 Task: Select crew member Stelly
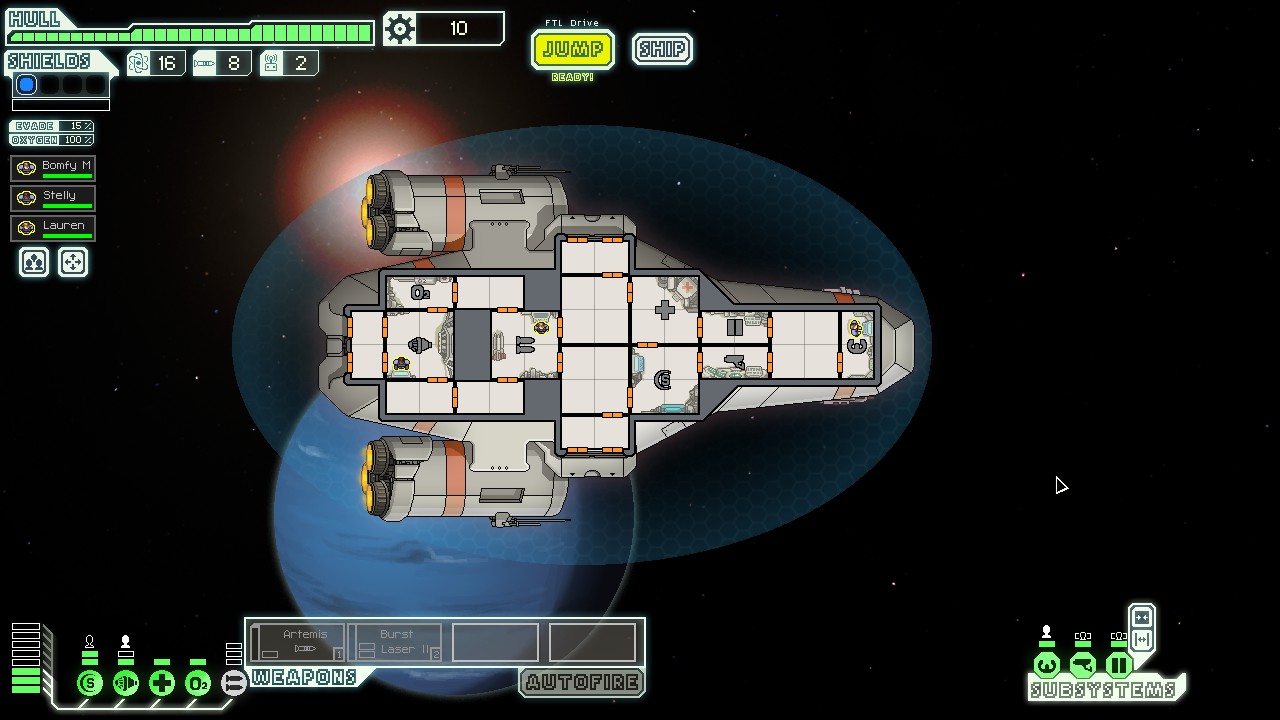54,197
